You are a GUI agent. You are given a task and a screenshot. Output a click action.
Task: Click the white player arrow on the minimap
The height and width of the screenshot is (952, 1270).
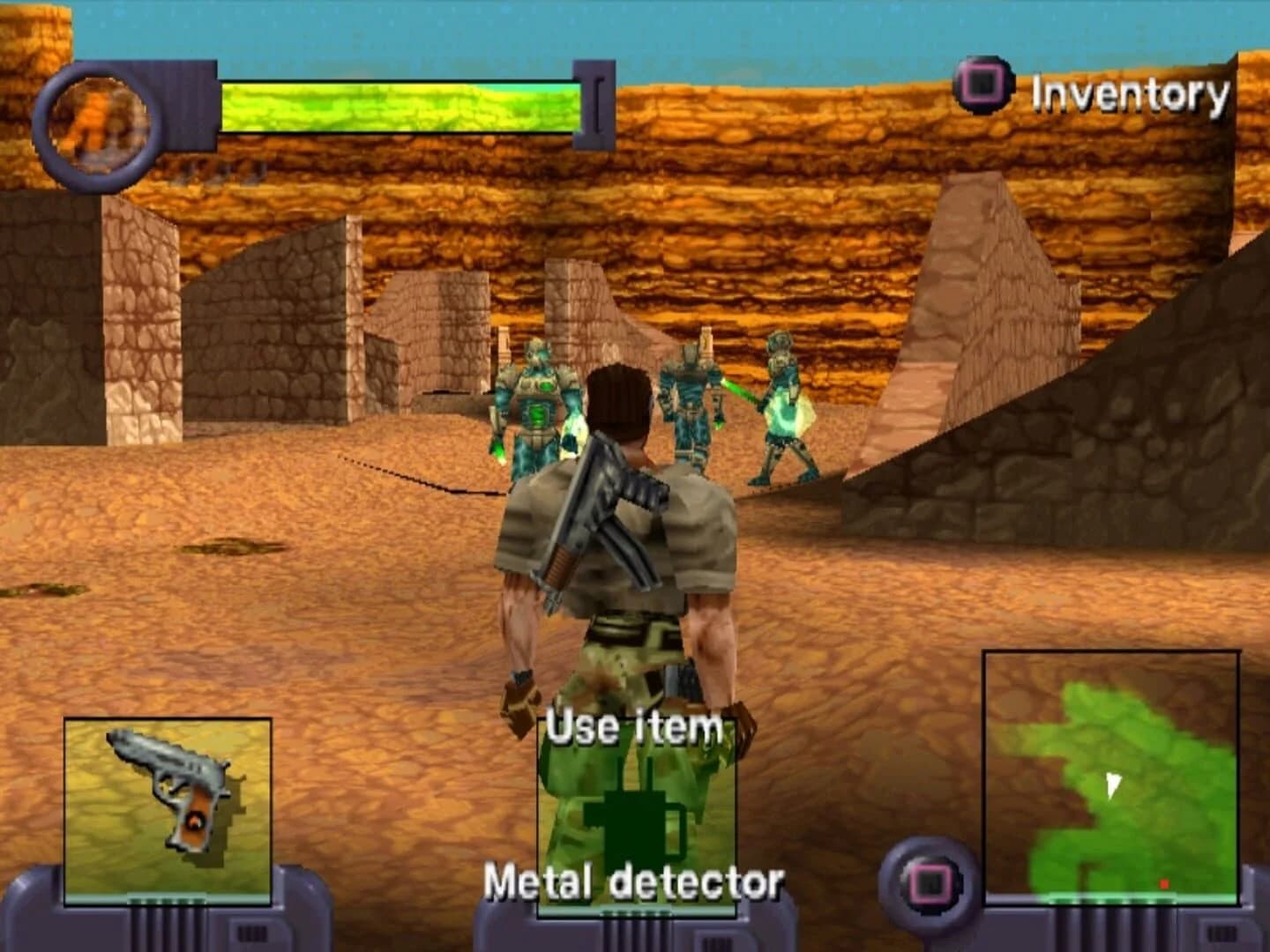point(1113,782)
